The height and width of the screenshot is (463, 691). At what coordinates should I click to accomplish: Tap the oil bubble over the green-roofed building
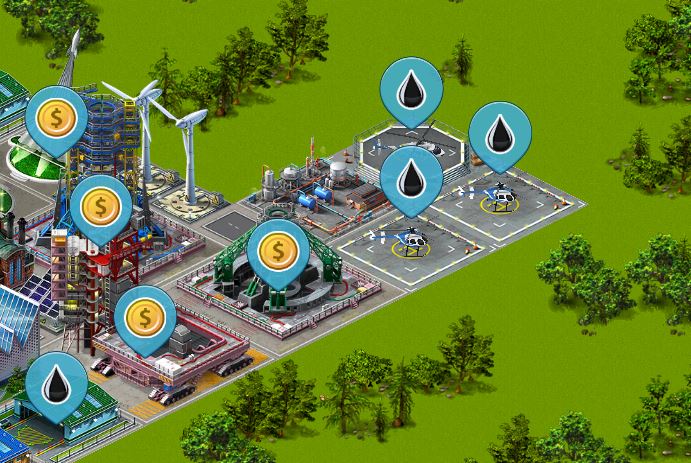56,383
